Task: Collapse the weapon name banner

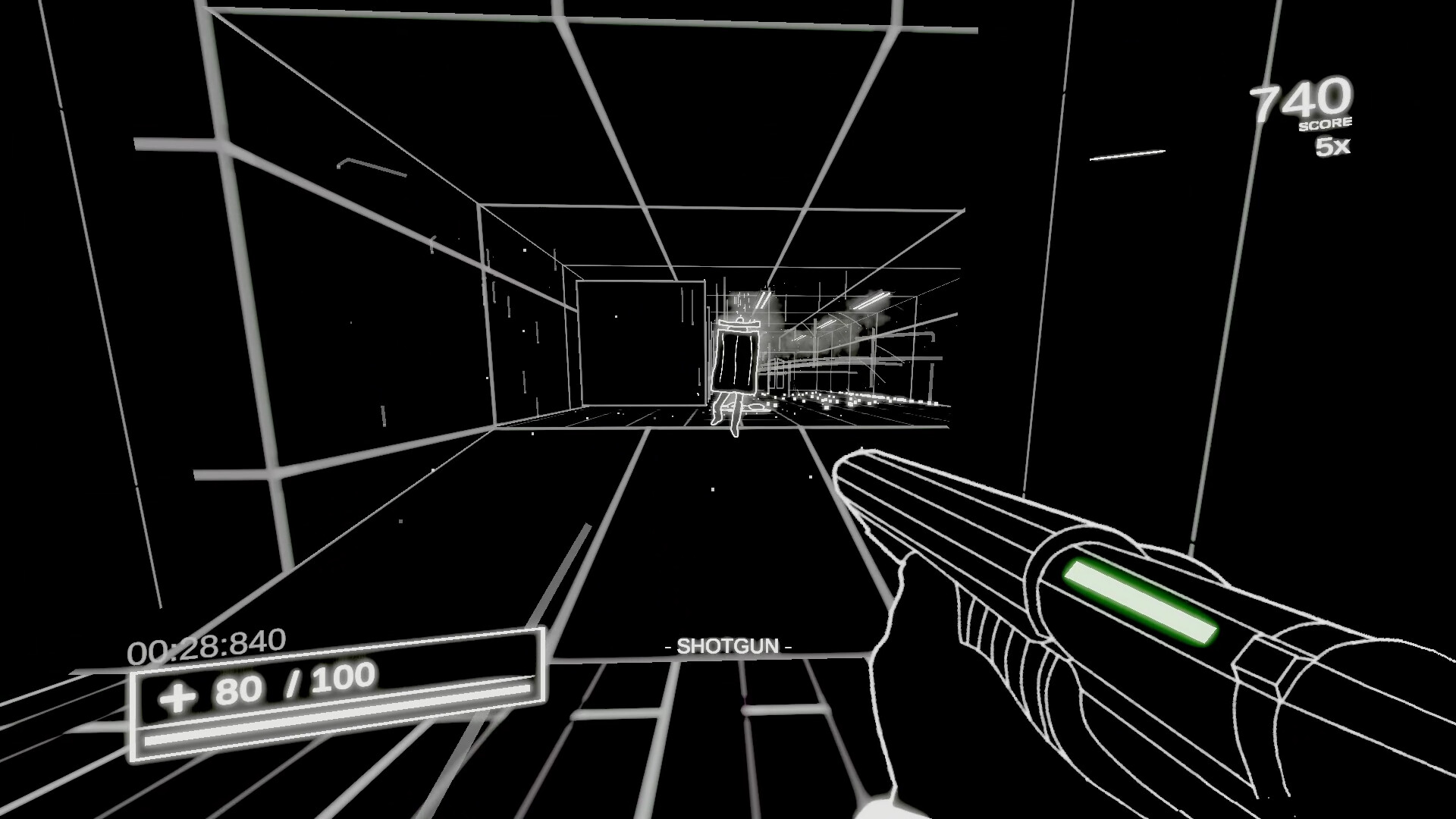Action: pos(728,646)
